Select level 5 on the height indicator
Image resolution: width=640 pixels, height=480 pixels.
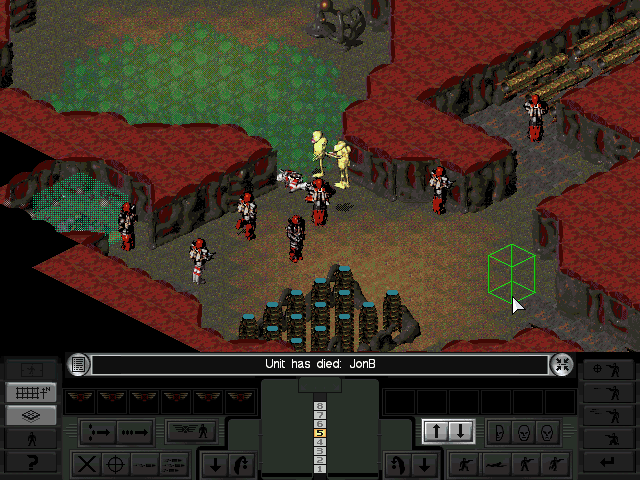[319, 434]
